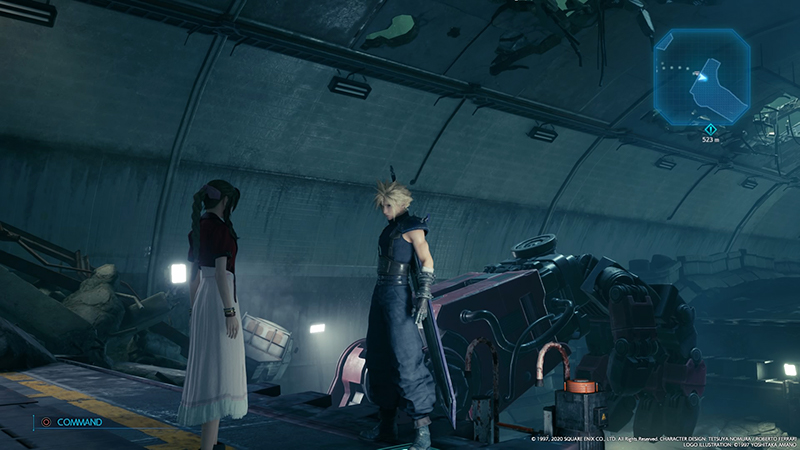800x450 pixels.
Task: Open the minimap in the corner
Action: 702,76
